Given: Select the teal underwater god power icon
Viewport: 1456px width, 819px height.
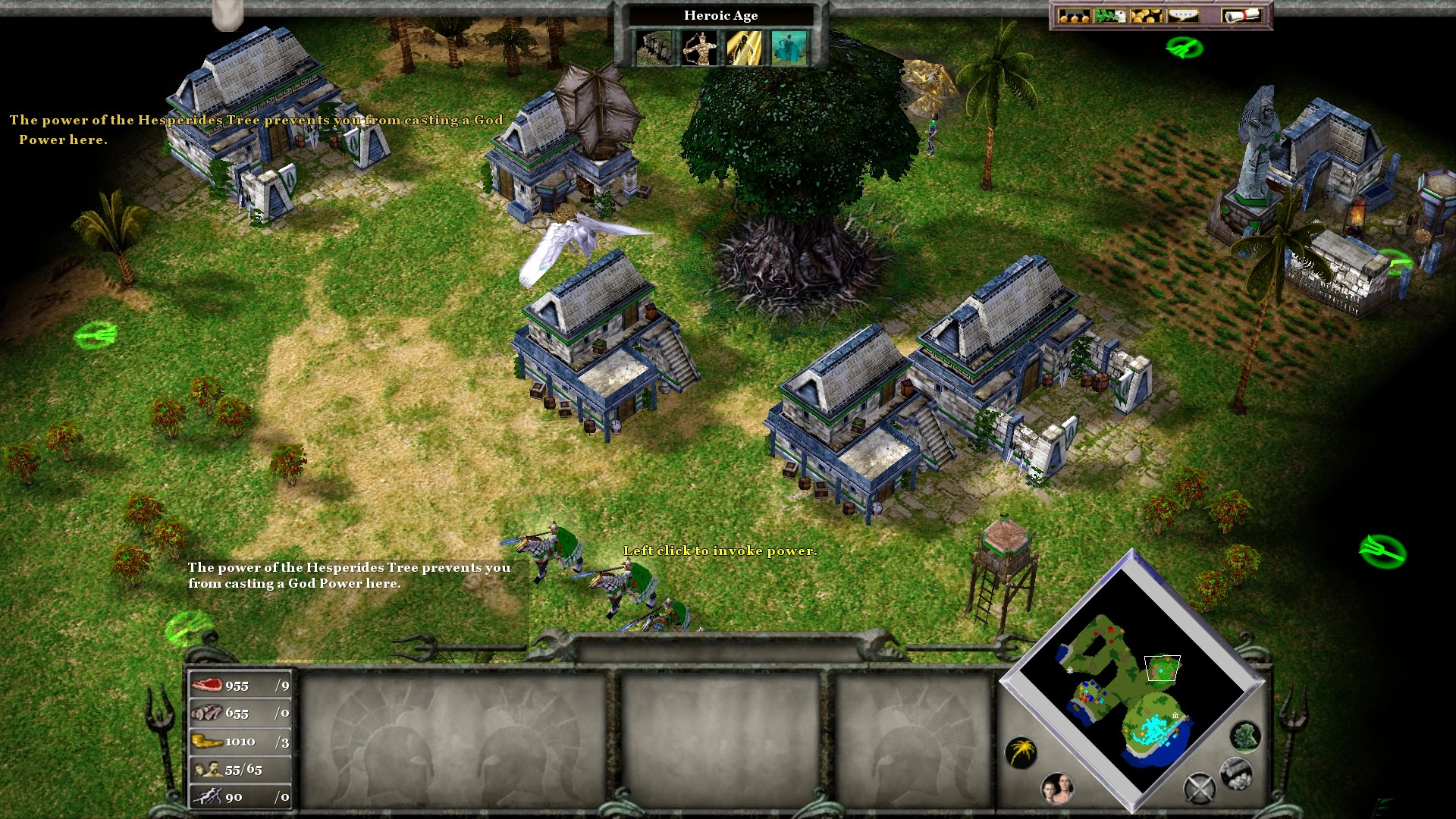Looking at the screenshot, I should 789,48.
